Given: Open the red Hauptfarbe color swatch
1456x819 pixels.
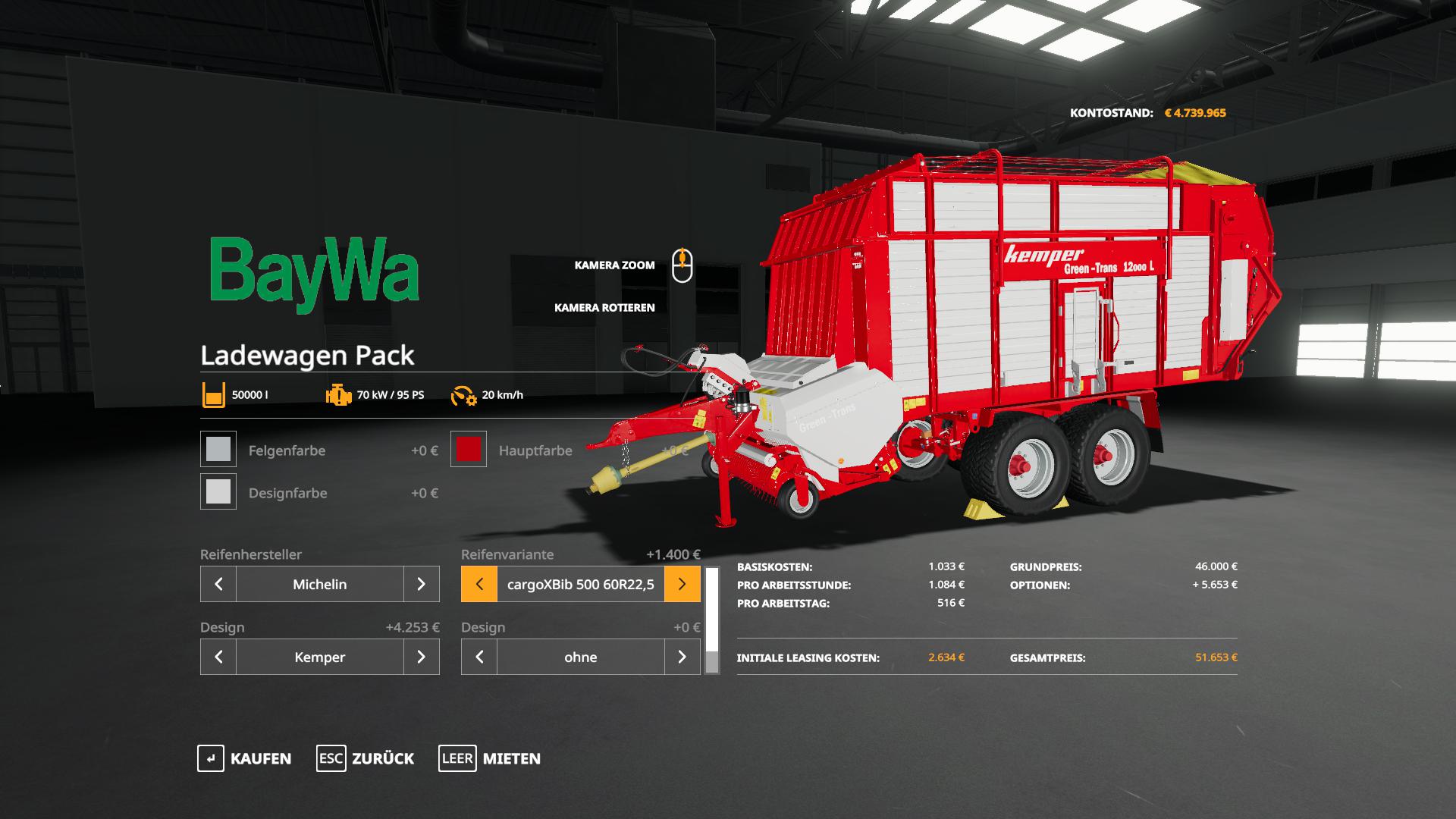Looking at the screenshot, I should 469,449.
